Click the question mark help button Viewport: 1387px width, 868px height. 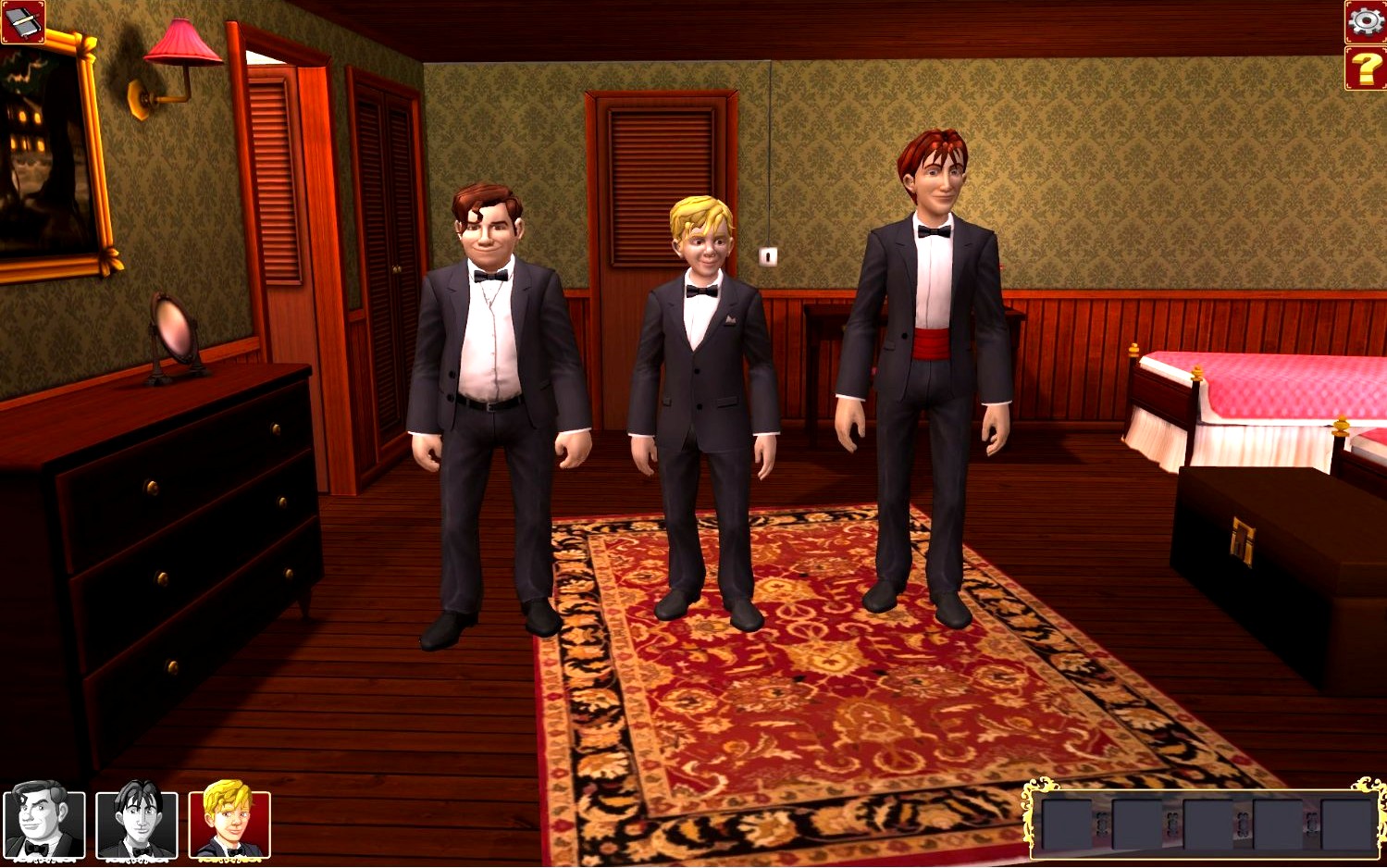tap(1365, 68)
